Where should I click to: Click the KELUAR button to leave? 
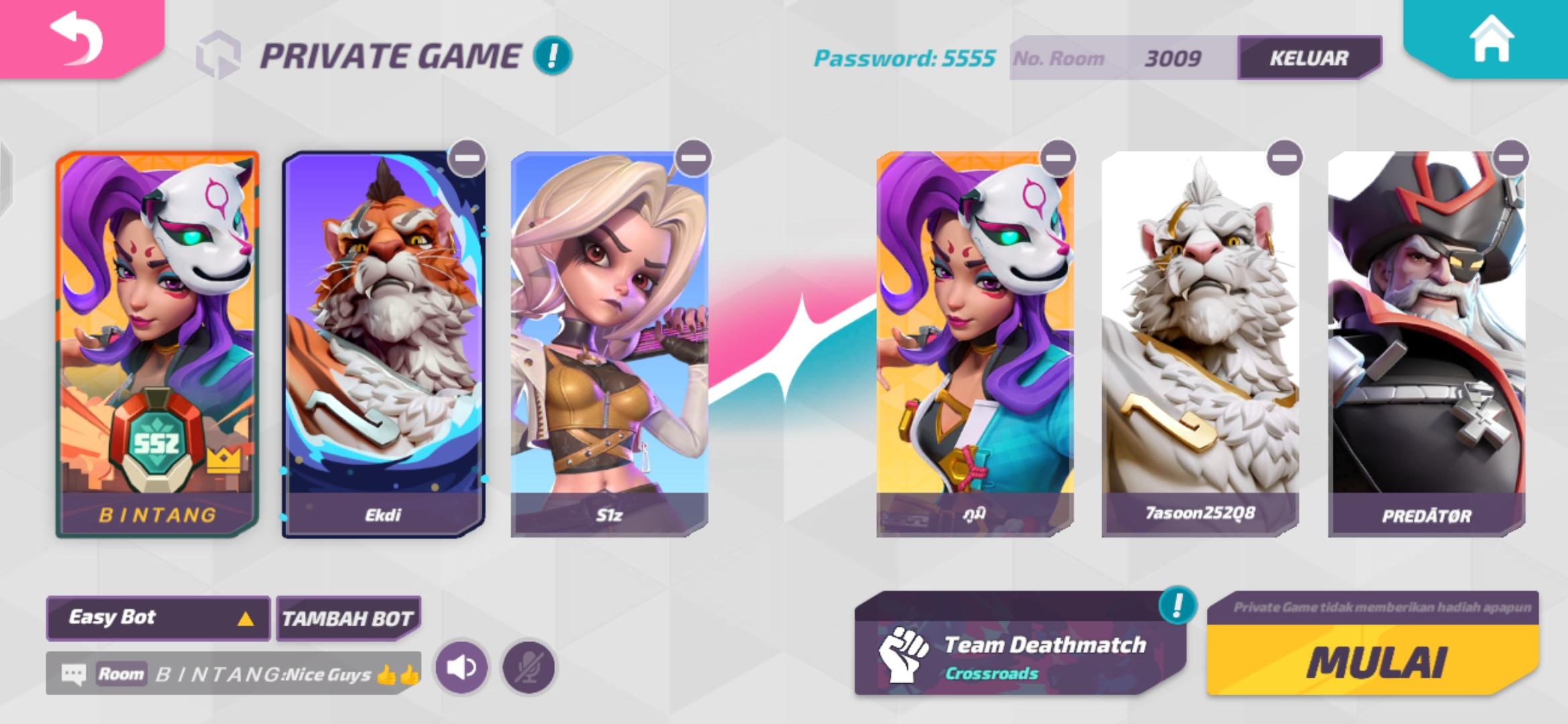click(1307, 59)
